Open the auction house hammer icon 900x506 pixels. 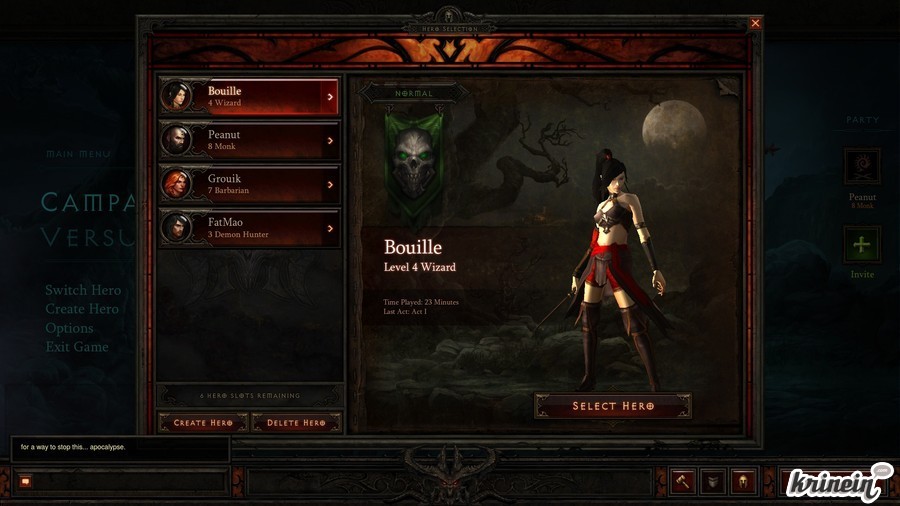tap(683, 481)
